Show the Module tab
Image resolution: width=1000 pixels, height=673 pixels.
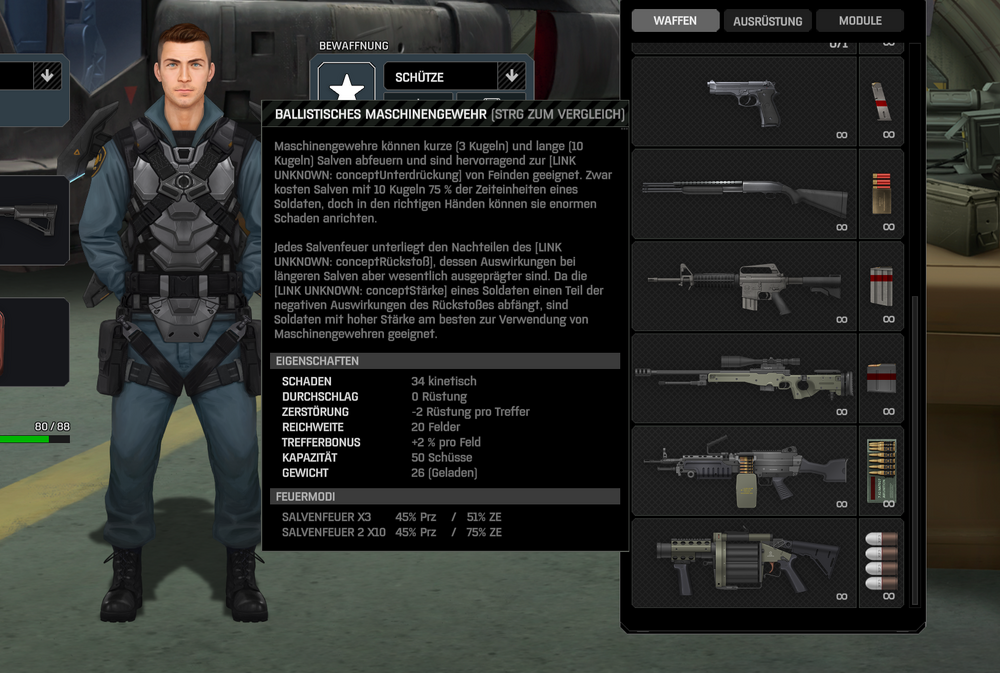pyautogui.click(x=860, y=21)
